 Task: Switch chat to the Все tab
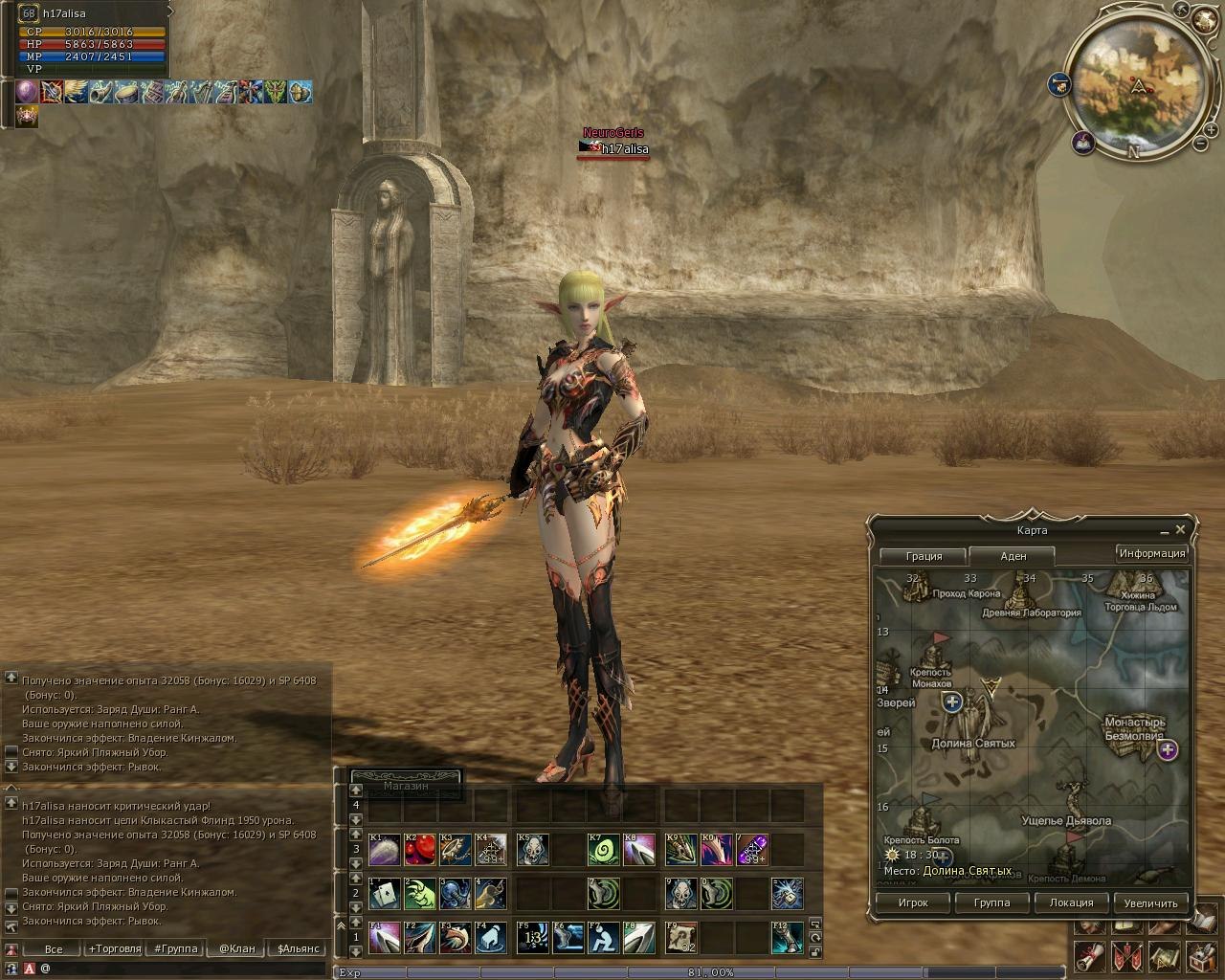(54, 949)
